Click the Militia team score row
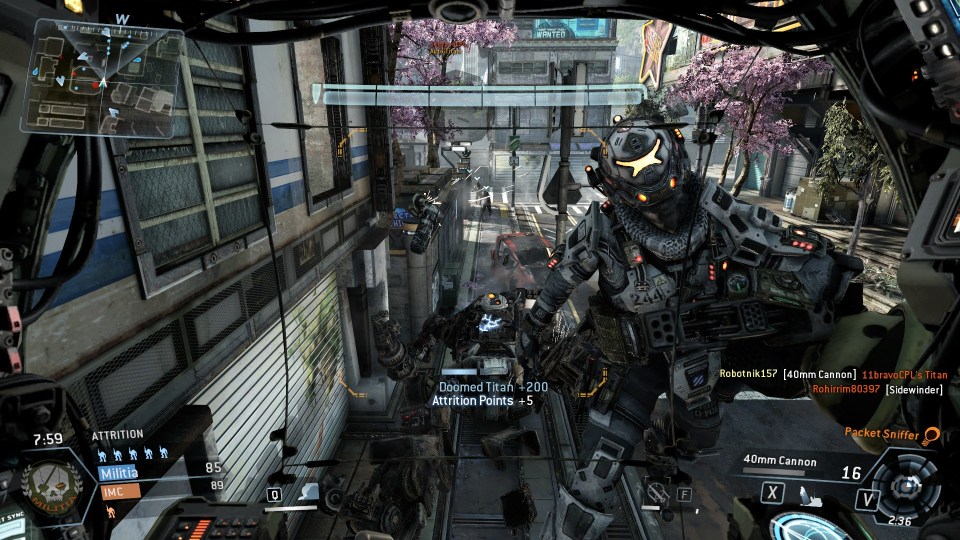 tap(160, 467)
